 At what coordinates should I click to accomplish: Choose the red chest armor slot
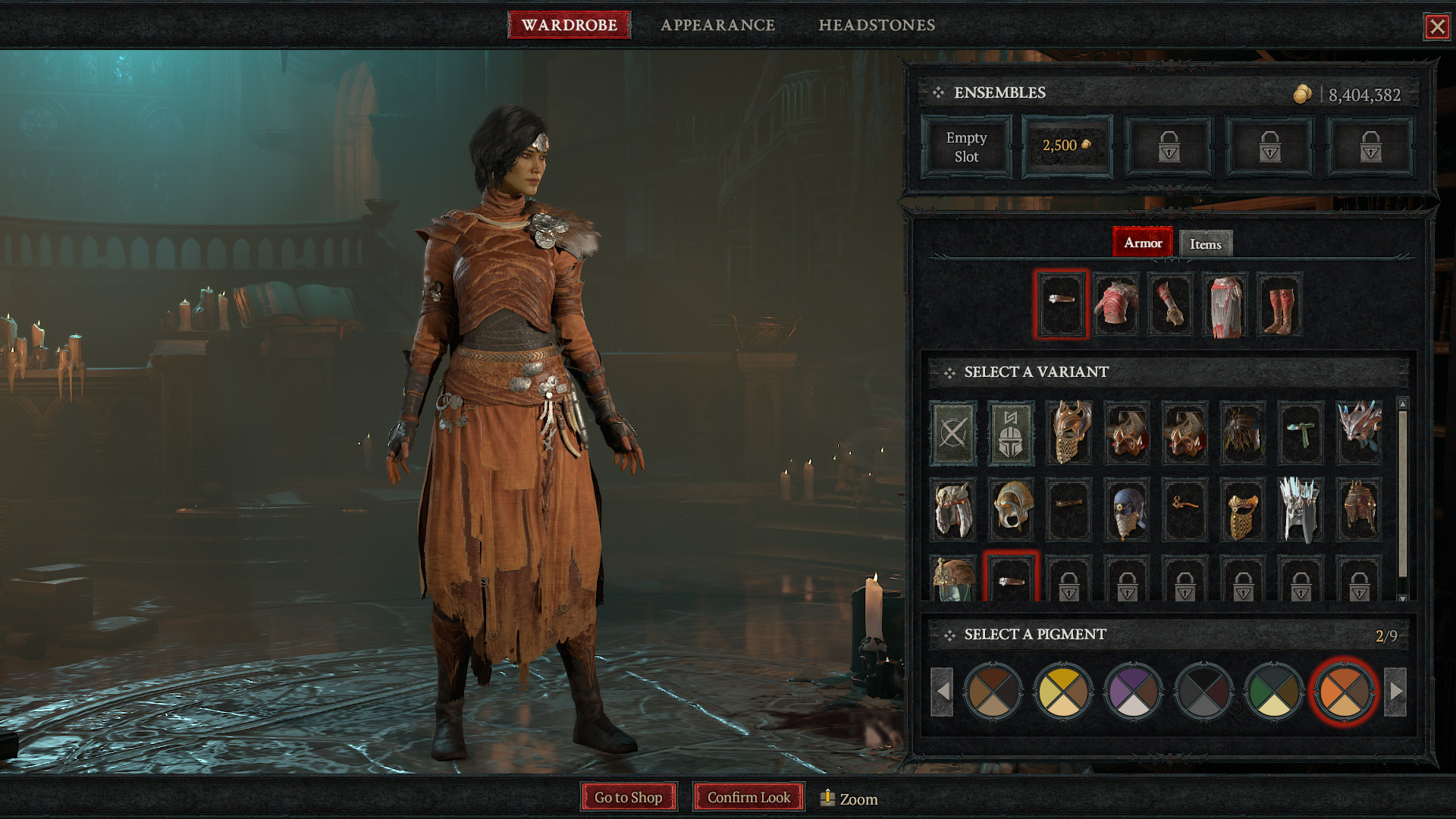1116,304
